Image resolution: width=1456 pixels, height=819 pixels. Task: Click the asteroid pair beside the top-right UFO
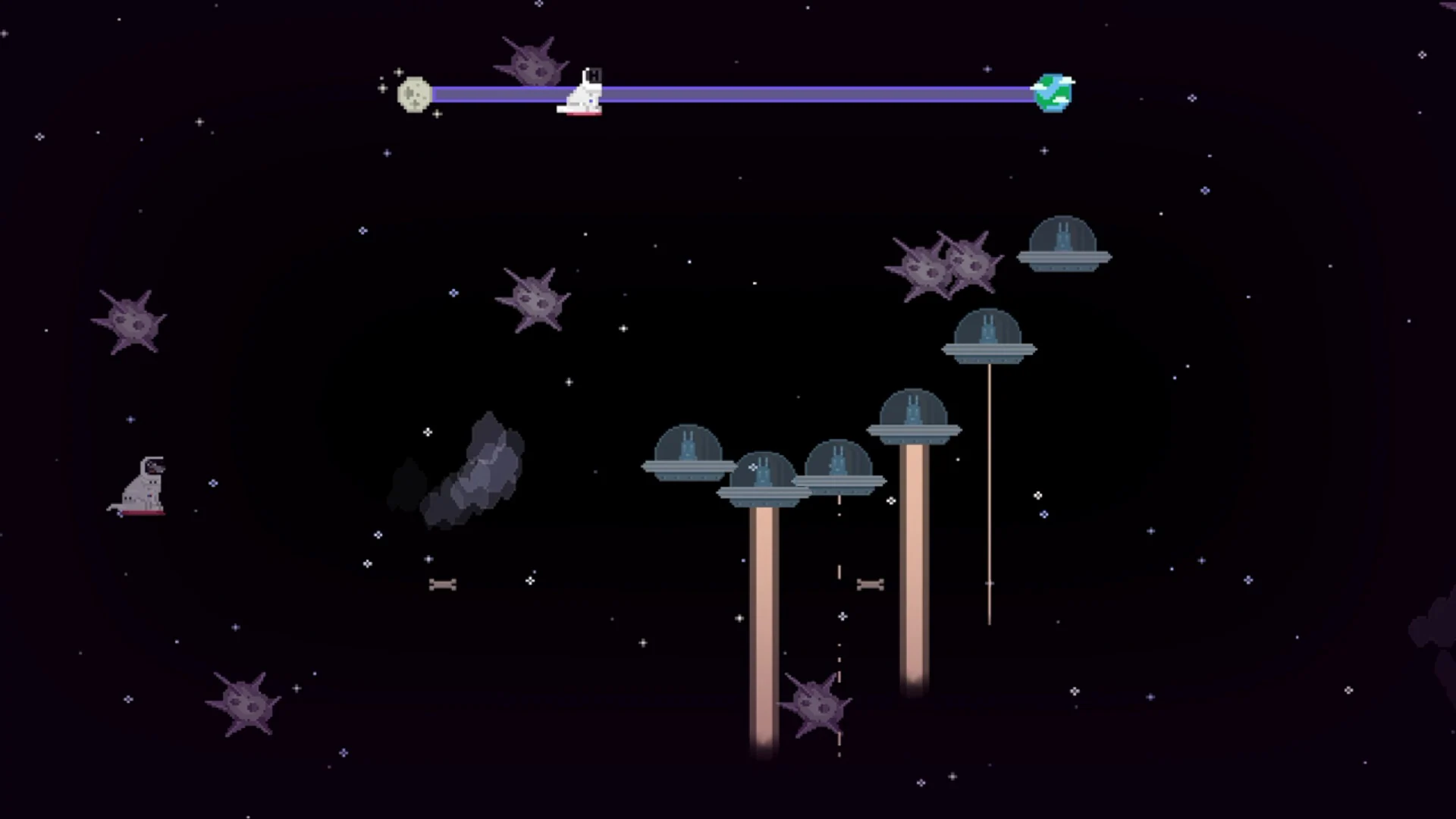[x=948, y=265]
